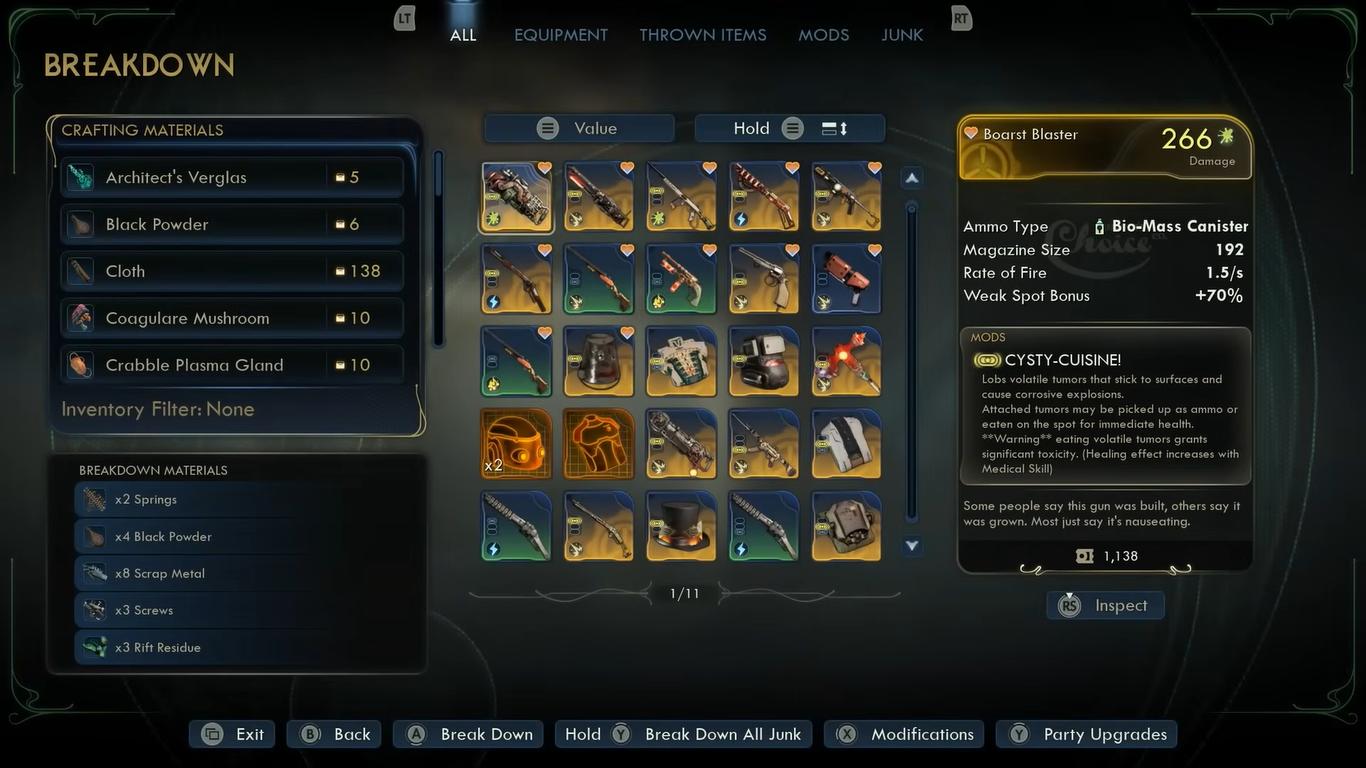Select the revolver weapon slot

click(x=764, y=279)
